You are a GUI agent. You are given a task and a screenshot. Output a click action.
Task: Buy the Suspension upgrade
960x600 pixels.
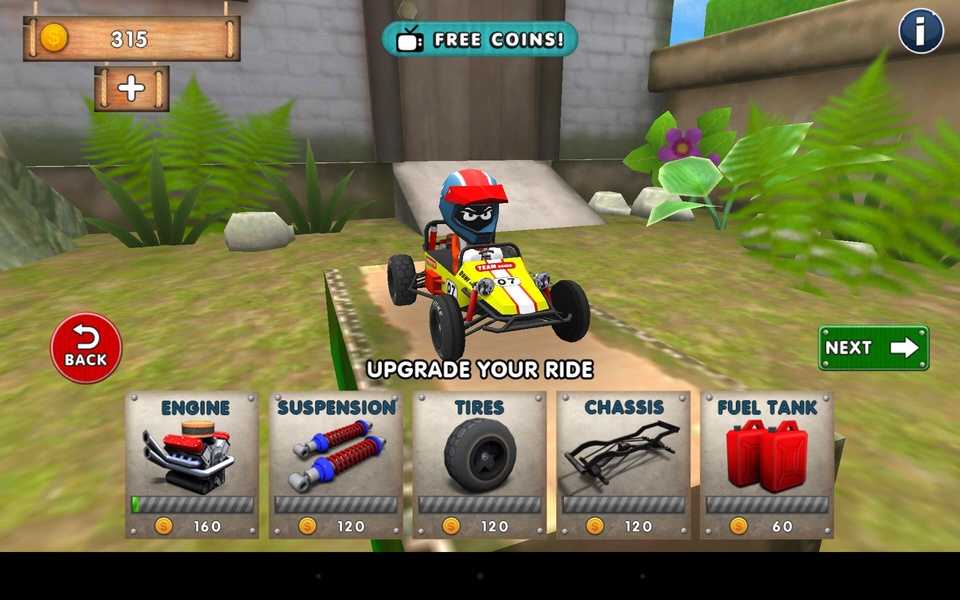(x=336, y=465)
